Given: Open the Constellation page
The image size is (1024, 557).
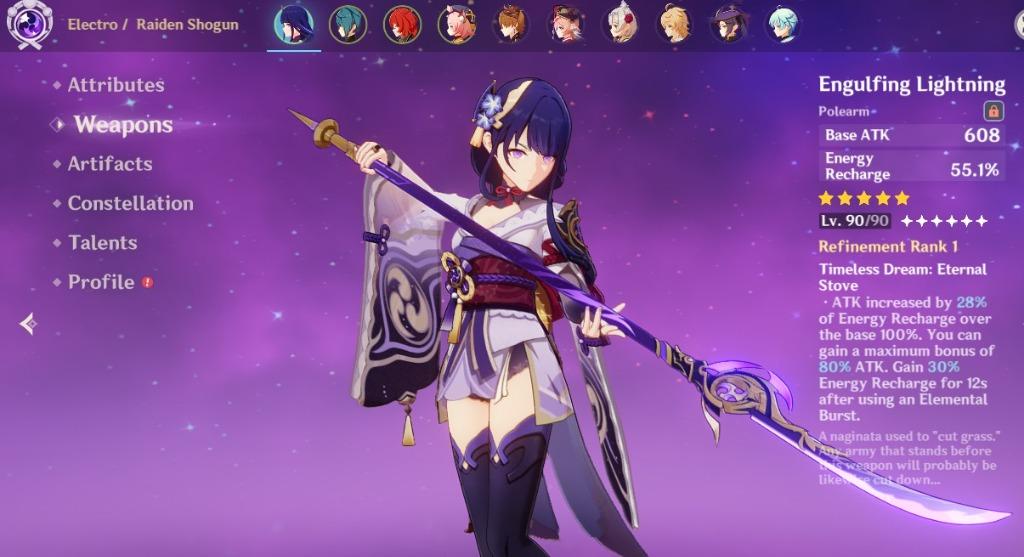Looking at the screenshot, I should tap(130, 203).
